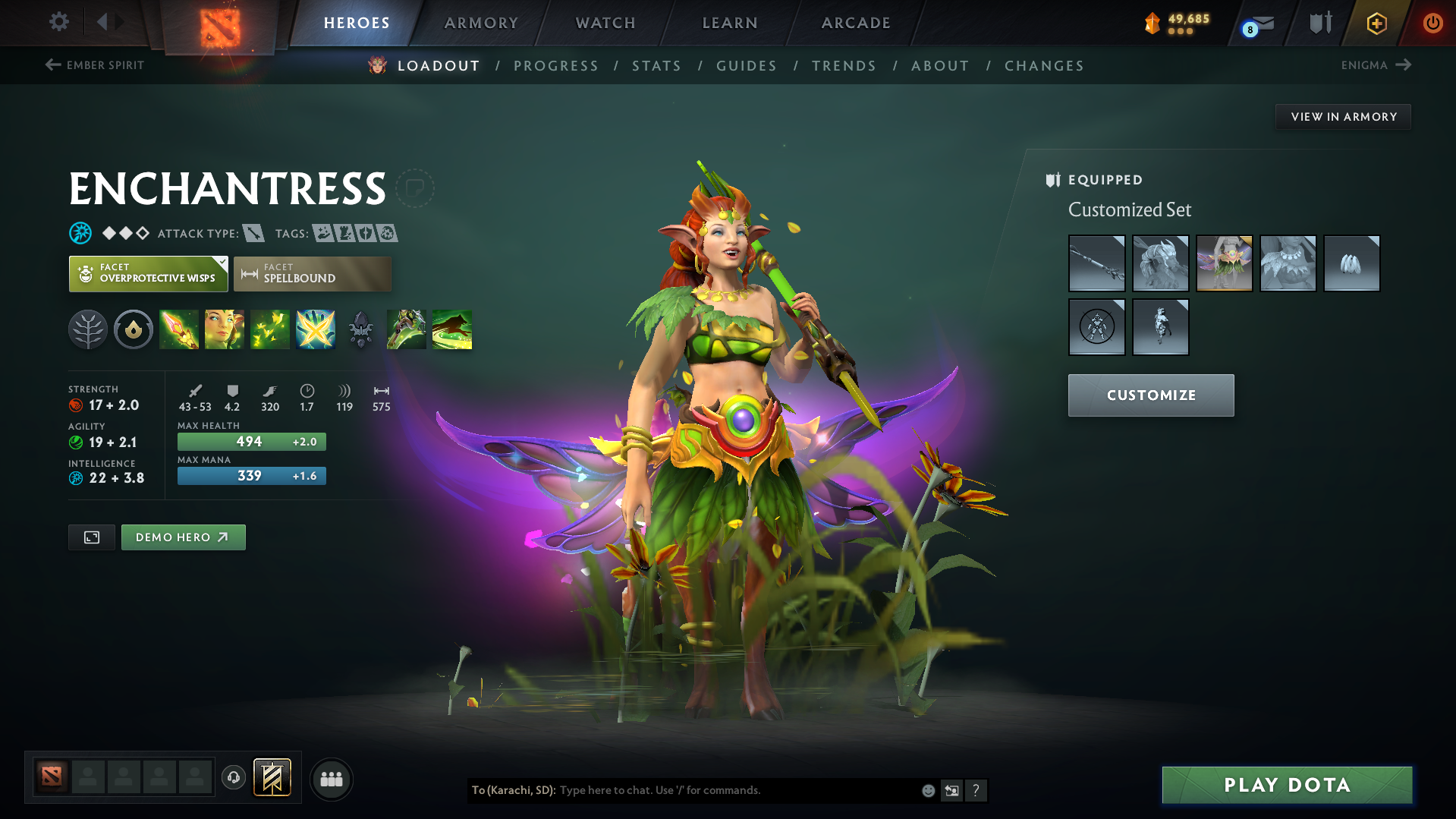
Task: Select the innate ability droplet icon
Action: 134,329
